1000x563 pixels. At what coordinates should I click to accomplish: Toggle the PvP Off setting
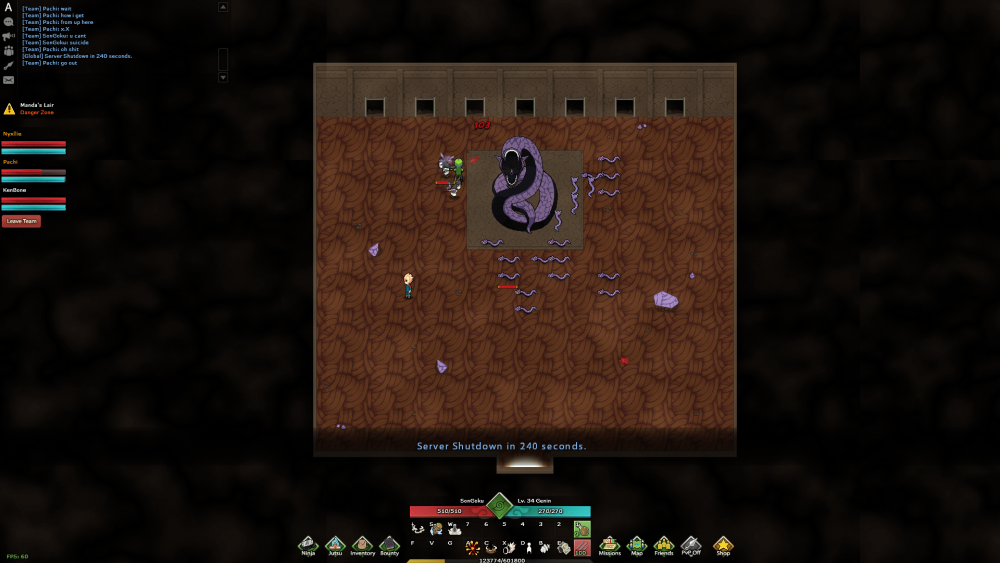[691, 544]
